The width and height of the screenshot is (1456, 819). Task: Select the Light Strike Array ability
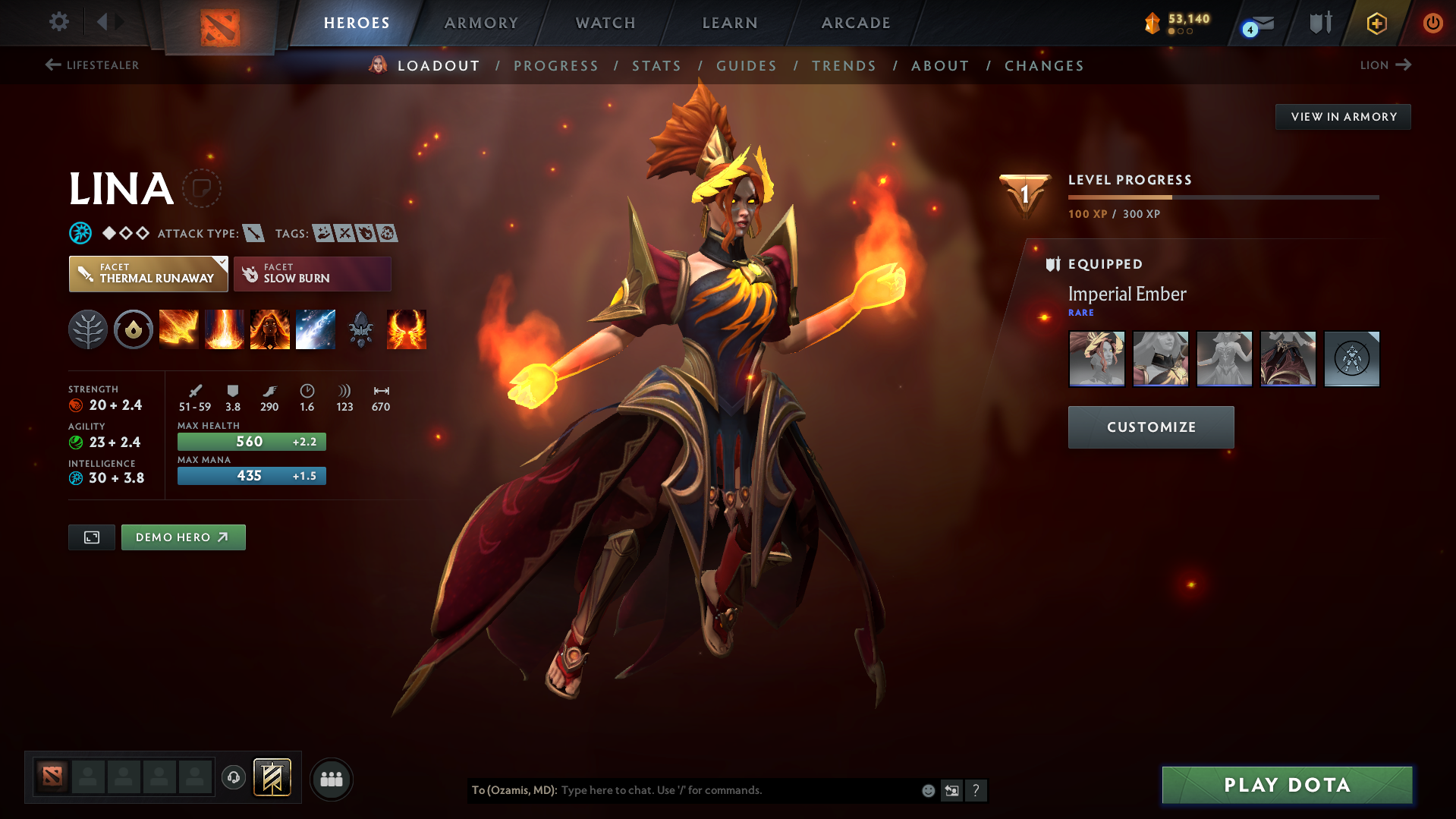click(225, 329)
